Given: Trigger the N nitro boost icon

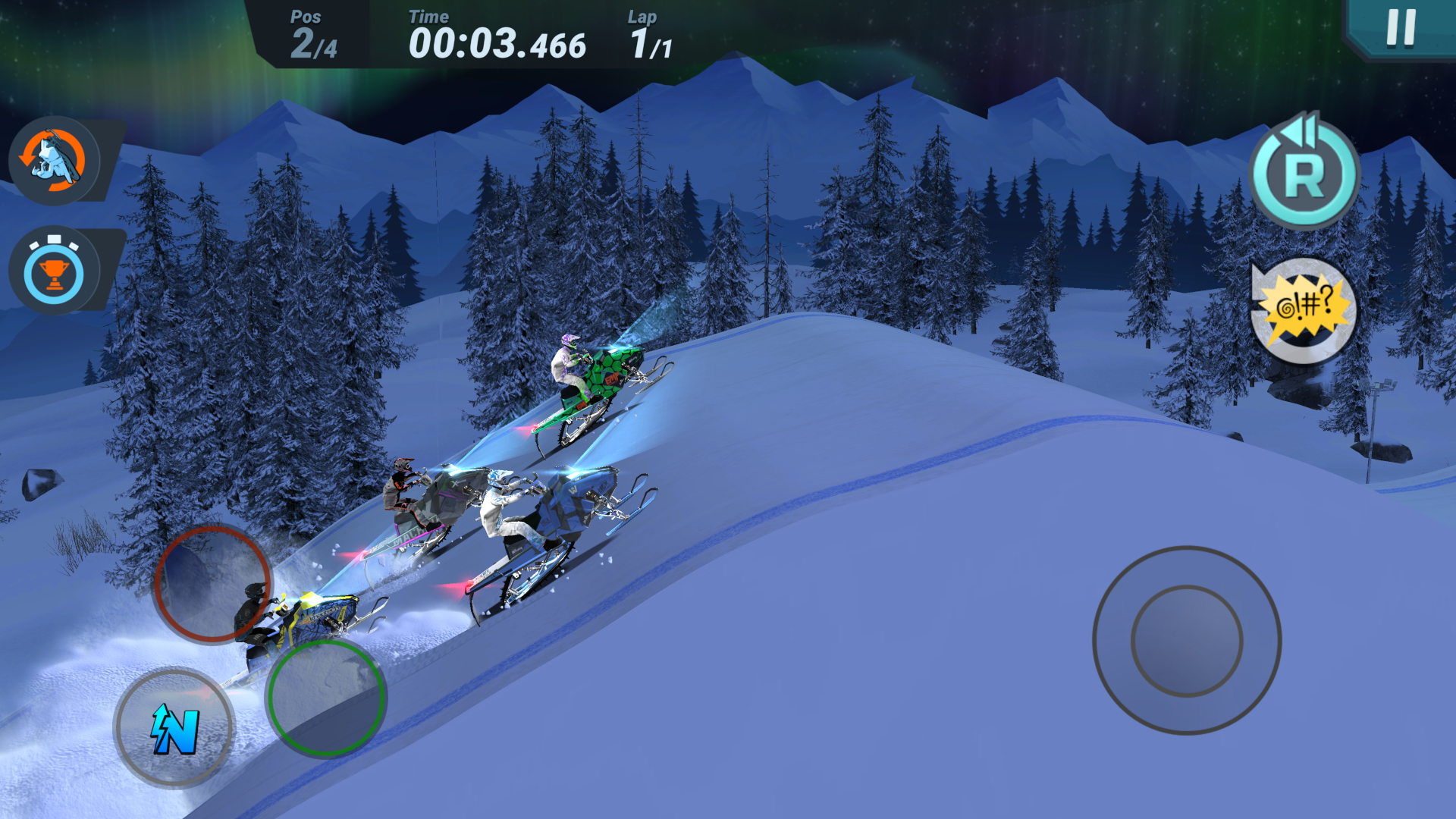Looking at the screenshot, I should 173,726.
